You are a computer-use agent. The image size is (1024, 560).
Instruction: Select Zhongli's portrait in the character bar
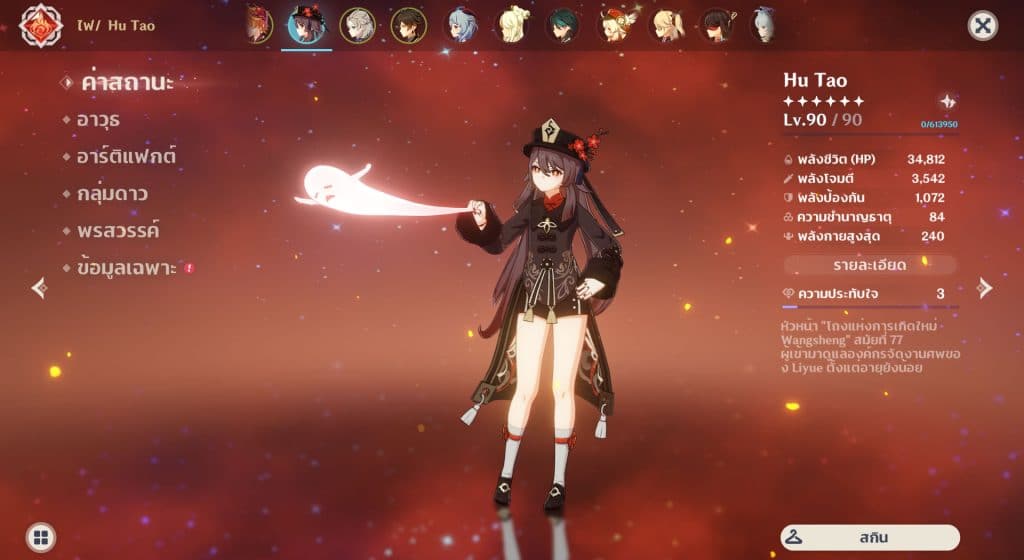pos(408,25)
